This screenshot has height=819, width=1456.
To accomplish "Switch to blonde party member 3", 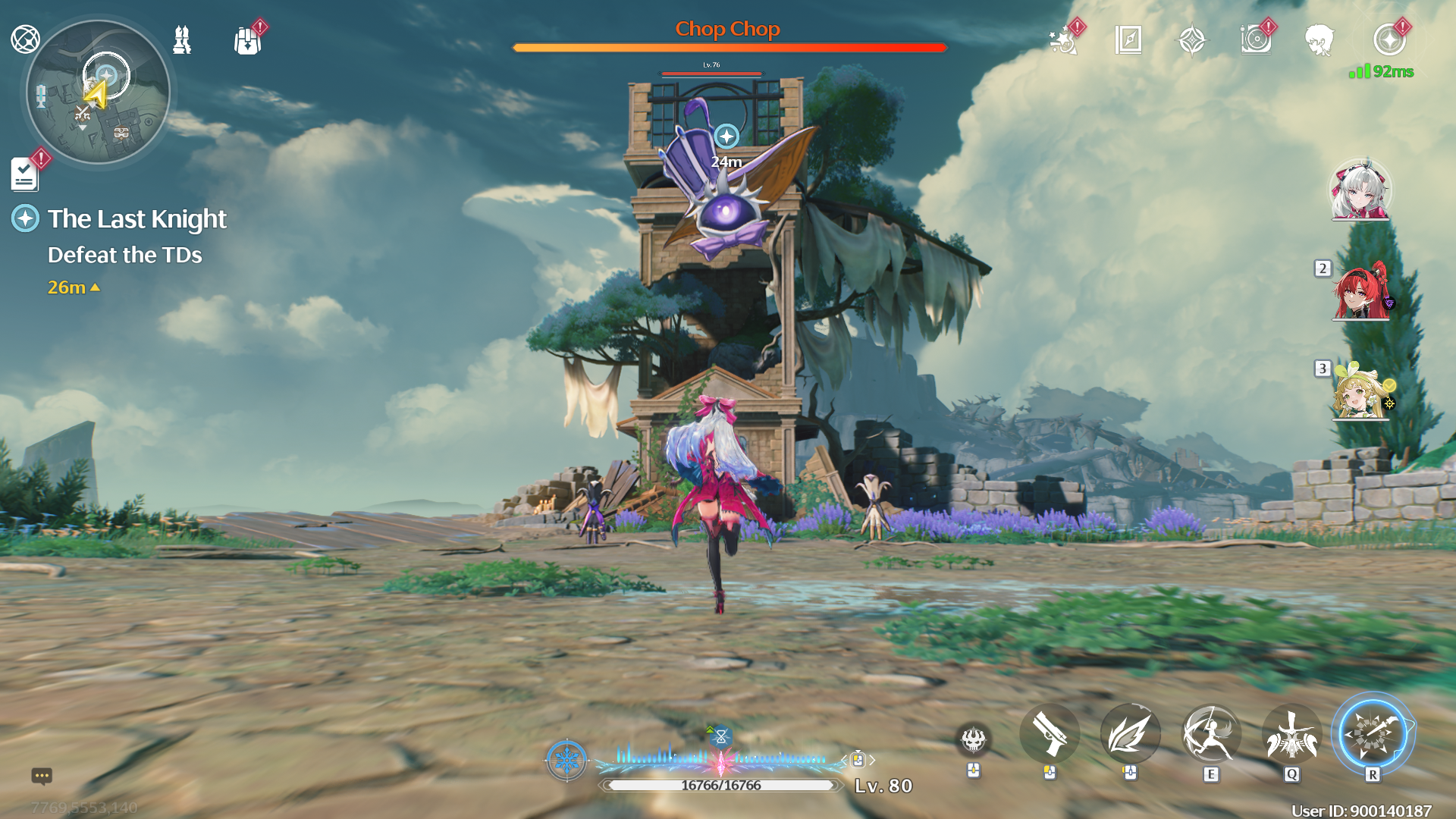I will [x=1360, y=392].
